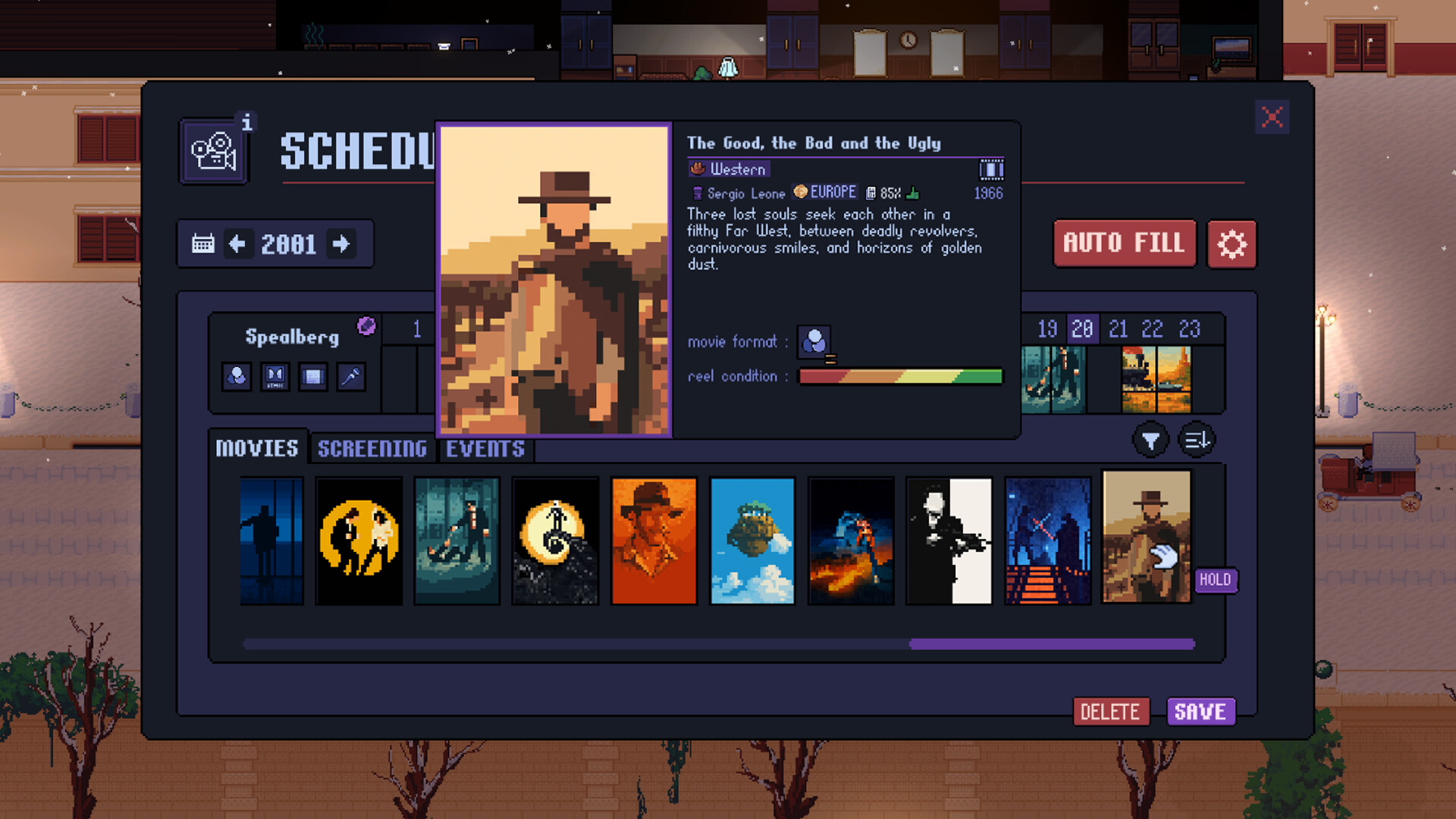This screenshot has height=819, width=1456.
Task: Select the lightsaber duel poster
Action: tap(1048, 541)
